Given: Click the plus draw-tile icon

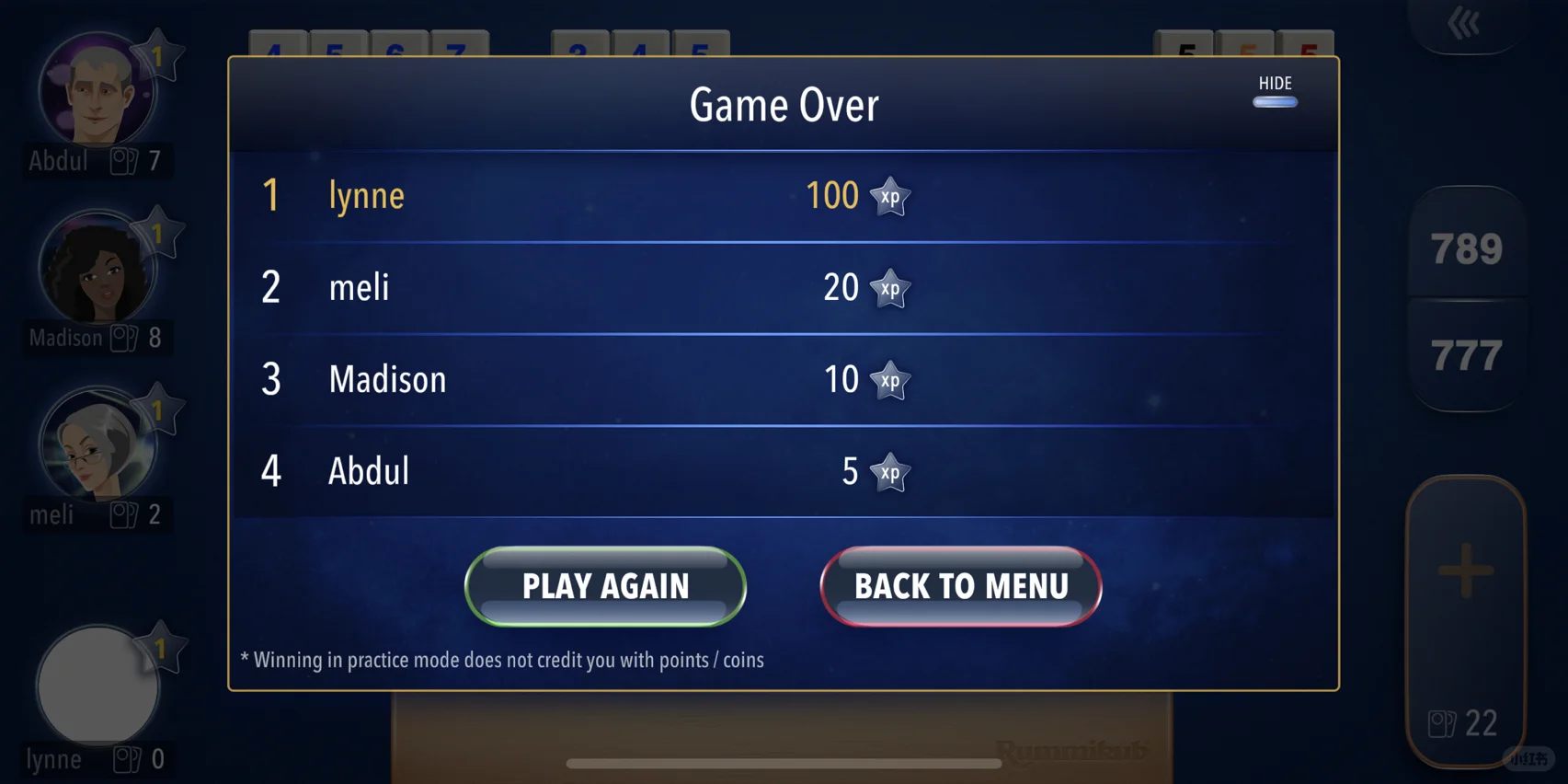Looking at the screenshot, I should click(1467, 571).
